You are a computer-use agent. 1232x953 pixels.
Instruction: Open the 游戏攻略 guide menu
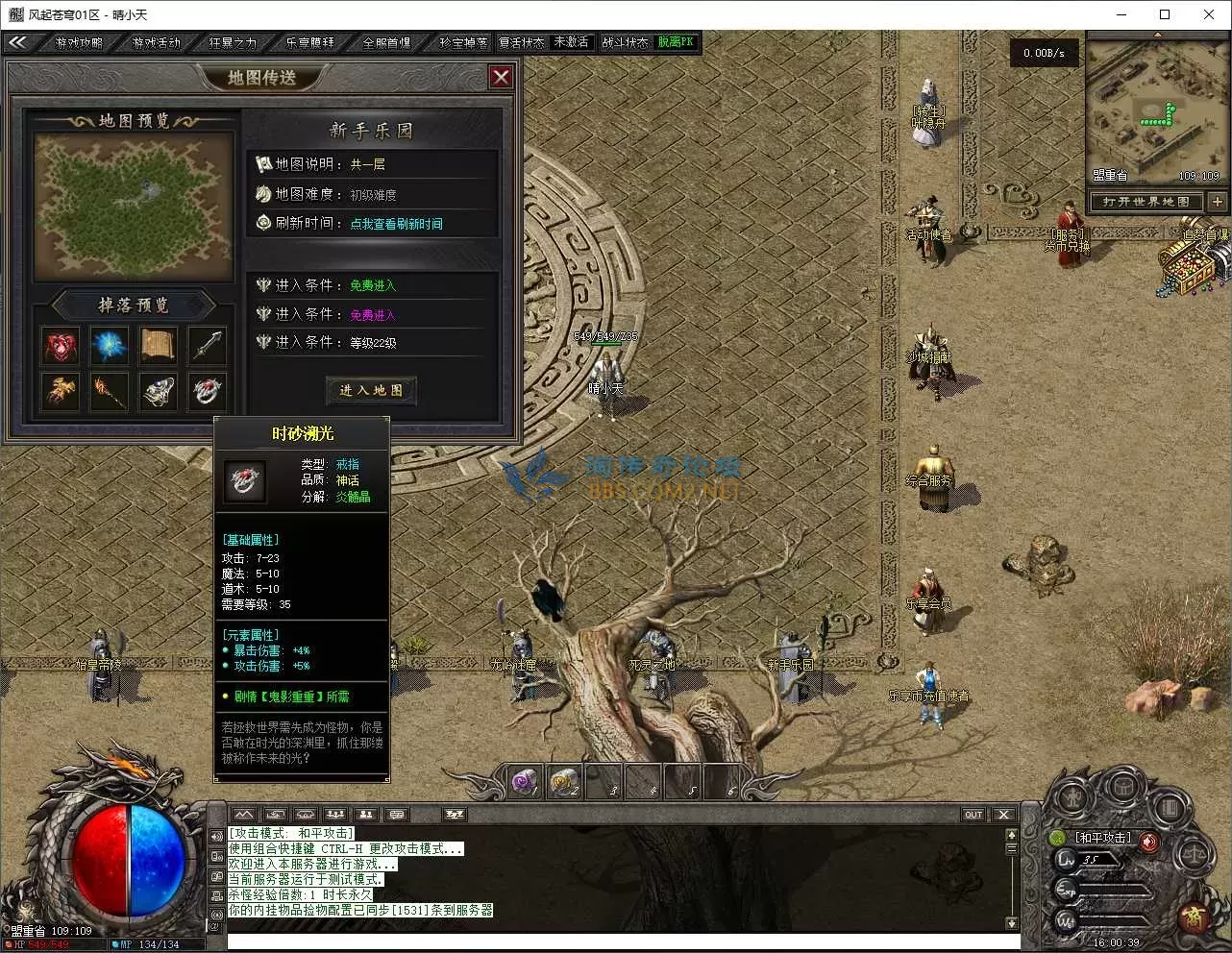(x=79, y=42)
